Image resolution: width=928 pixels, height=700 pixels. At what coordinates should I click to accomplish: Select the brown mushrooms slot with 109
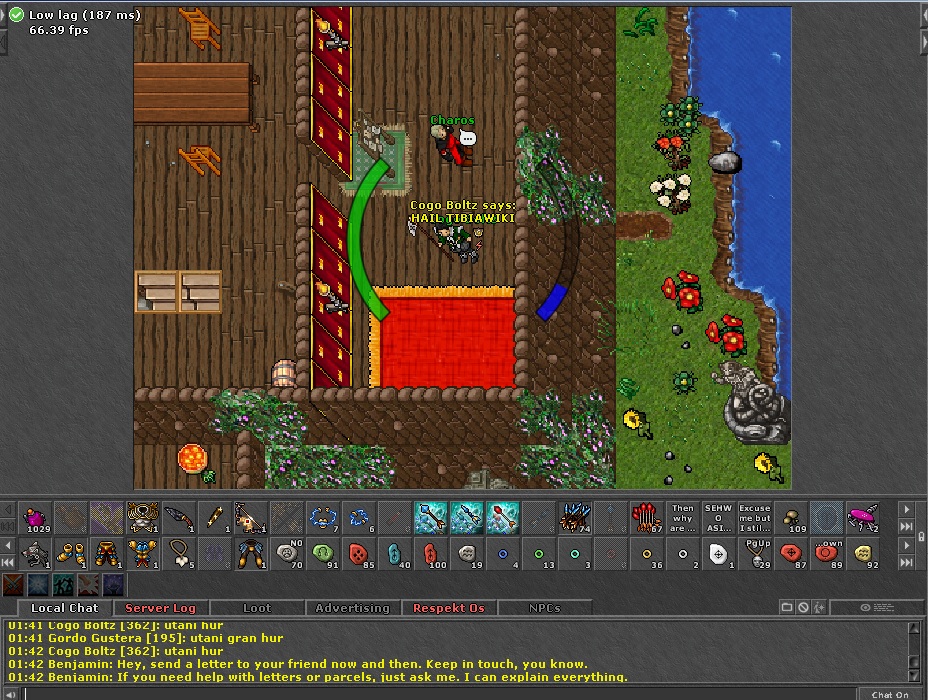point(792,518)
